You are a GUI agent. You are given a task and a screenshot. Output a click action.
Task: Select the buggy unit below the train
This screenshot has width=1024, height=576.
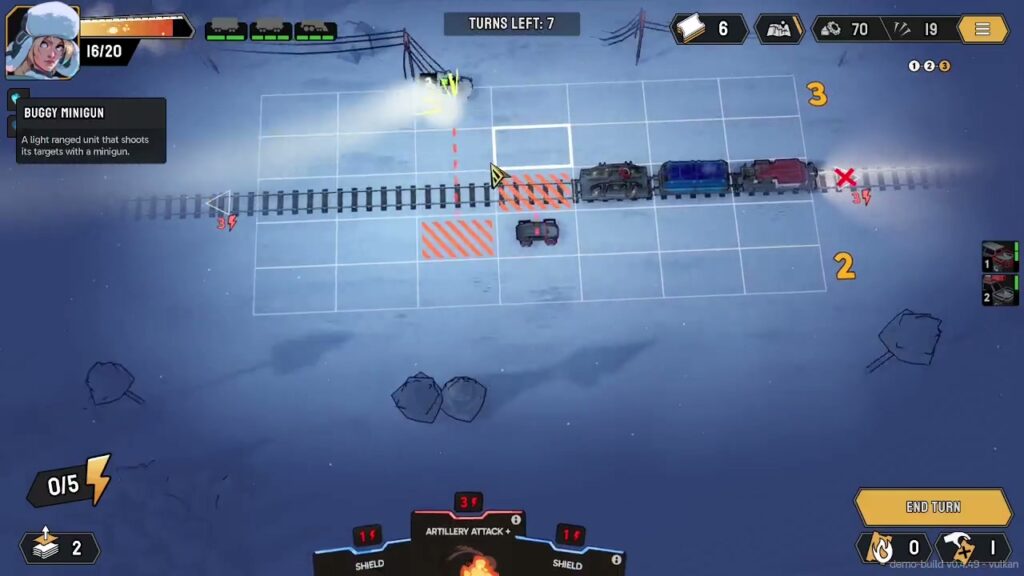coord(537,232)
